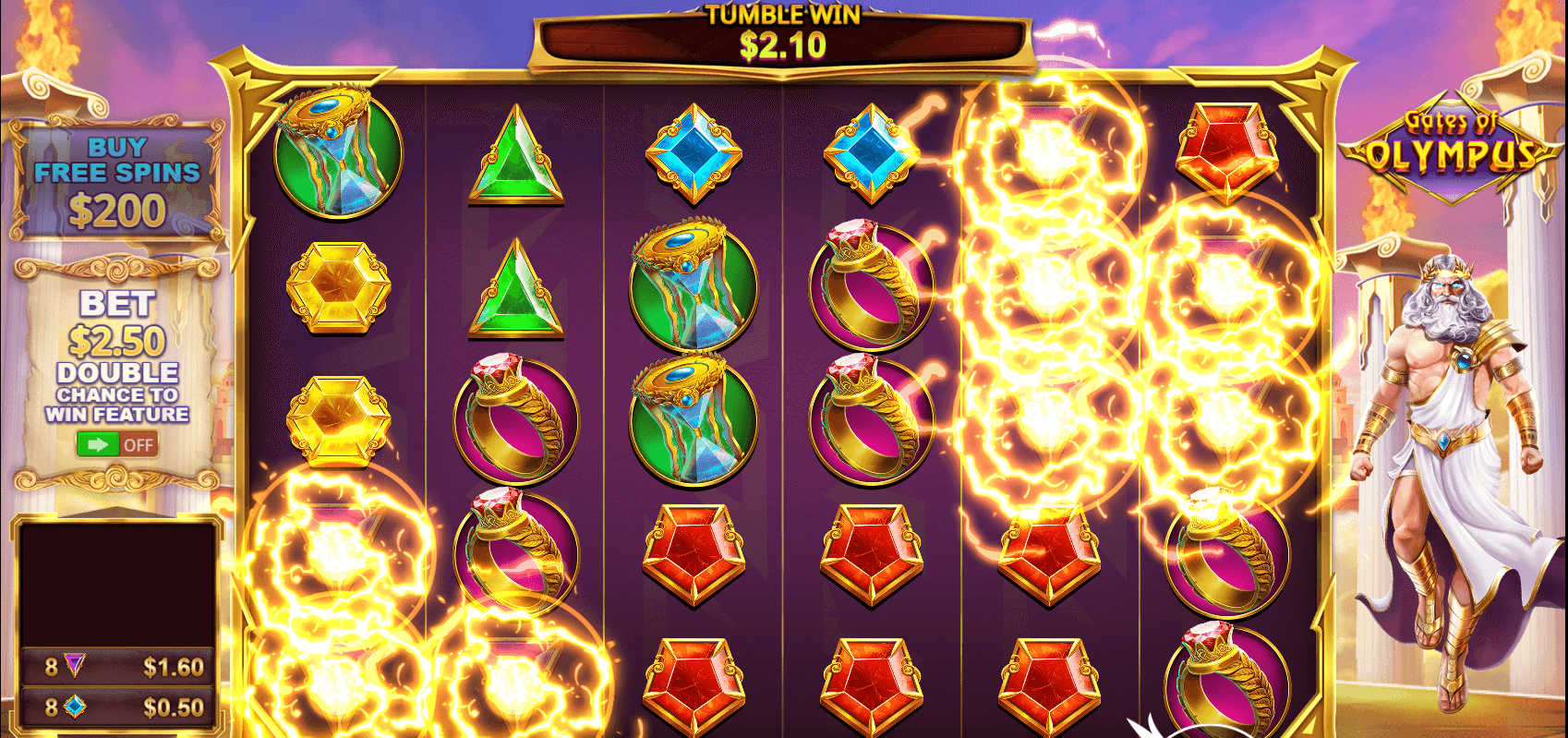
Task: Click a glowing lightning scatter symbol on reel five
Action: pyautogui.click(x=1048, y=286)
